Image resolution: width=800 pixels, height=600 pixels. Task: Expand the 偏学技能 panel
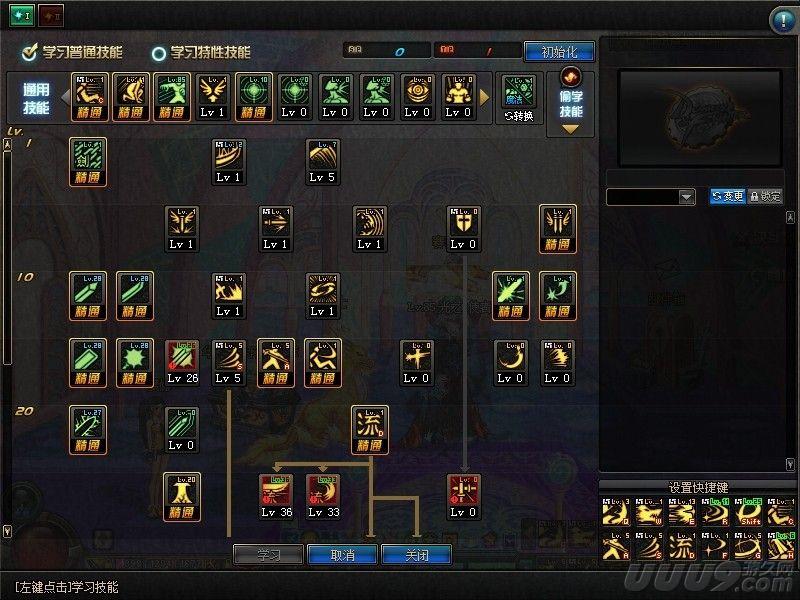[x=570, y=103]
